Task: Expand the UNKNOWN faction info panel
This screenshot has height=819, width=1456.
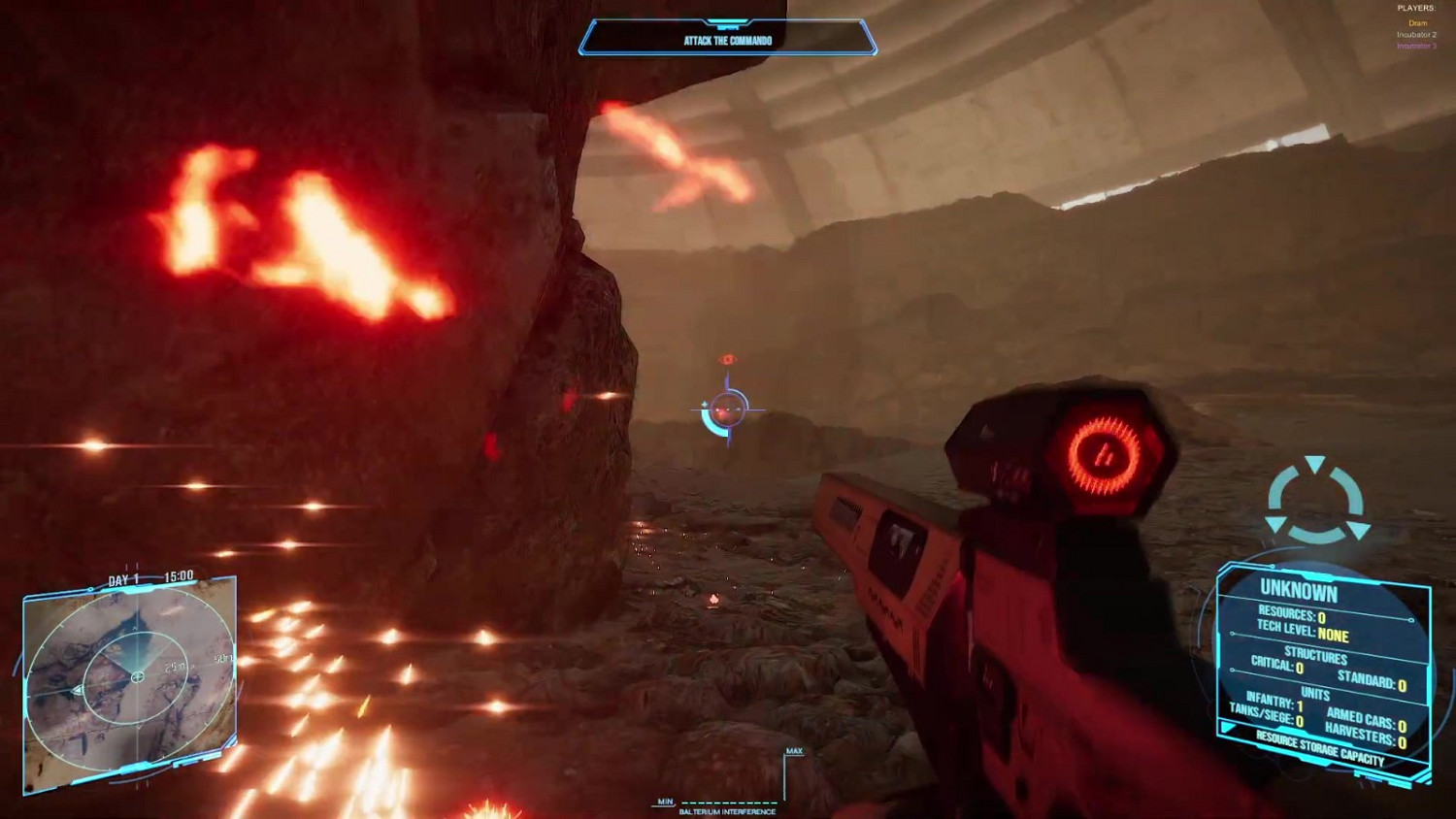Action: click(x=1299, y=593)
